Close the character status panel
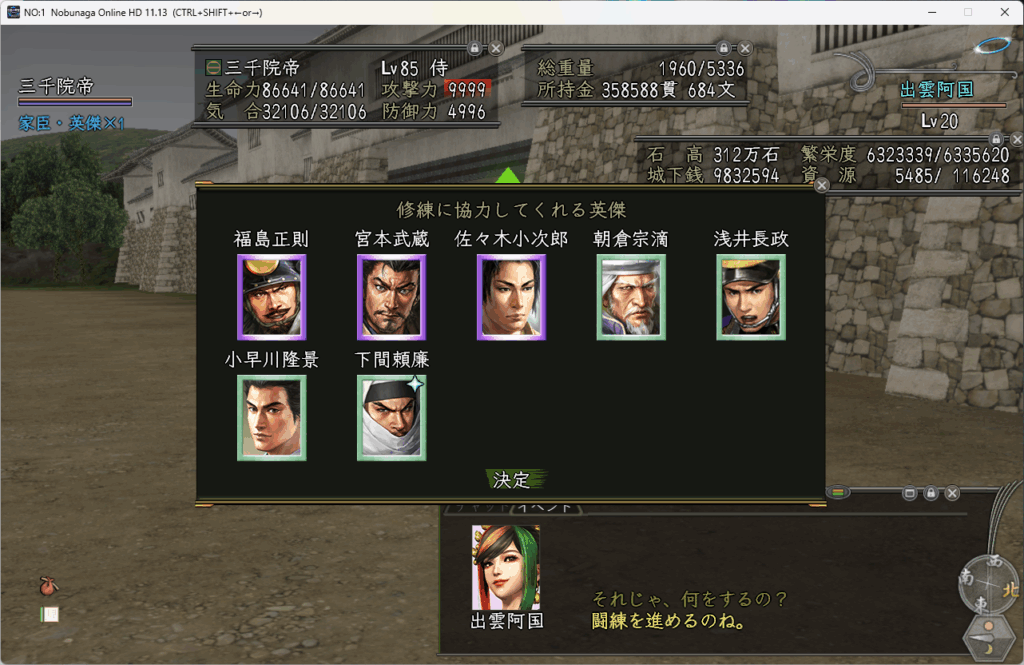Image resolution: width=1024 pixels, height=665 pixels. [x=496, y=48]
